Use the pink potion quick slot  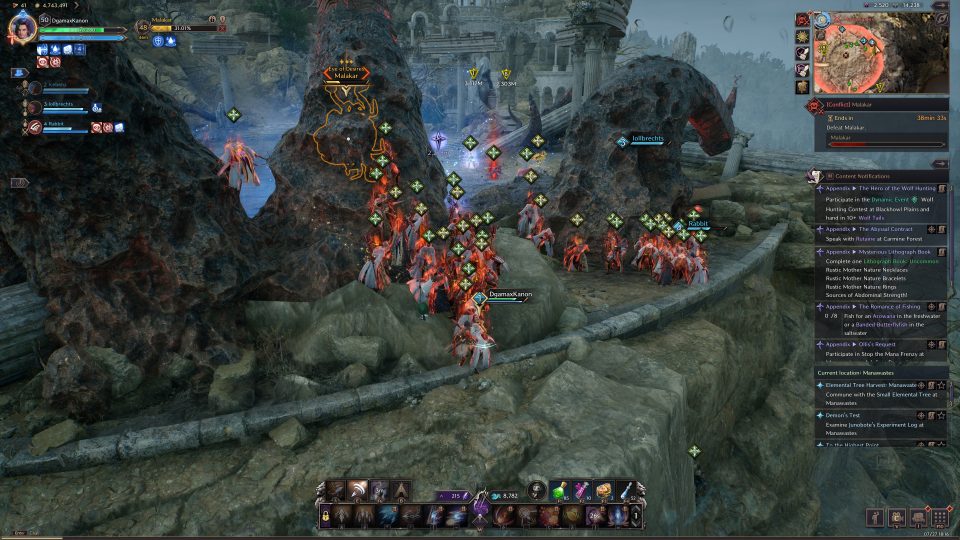coord(581,489)
